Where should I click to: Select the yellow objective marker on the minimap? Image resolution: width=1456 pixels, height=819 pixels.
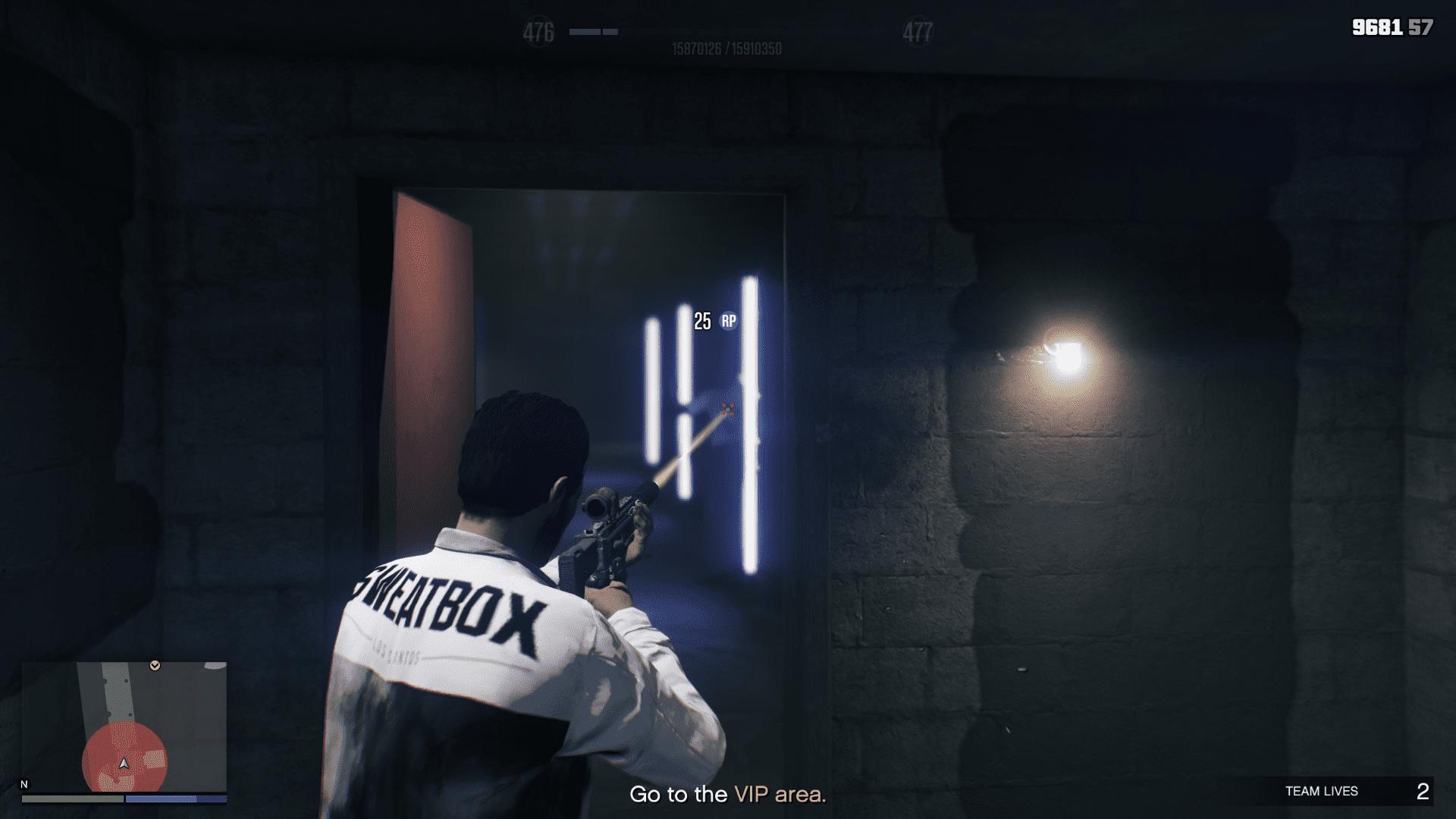(x=155, y=664)
